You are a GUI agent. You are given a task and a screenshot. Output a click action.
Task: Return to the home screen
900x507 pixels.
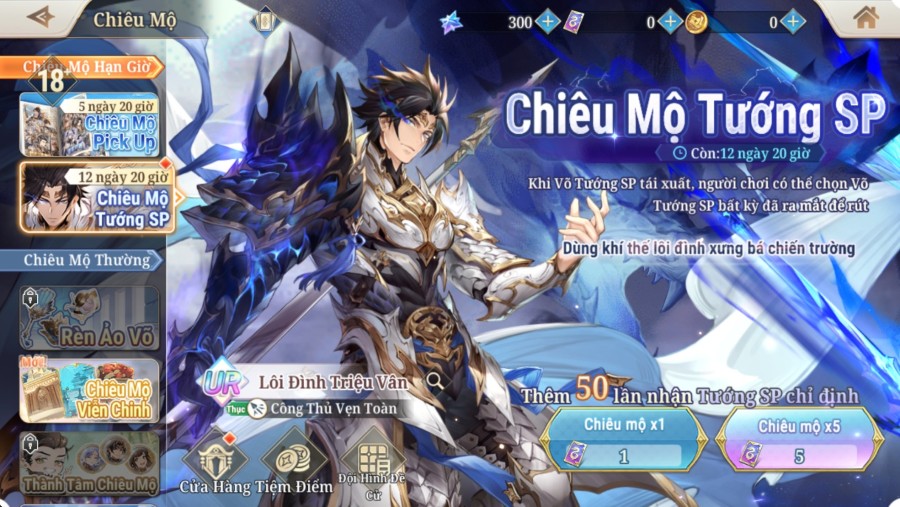865,18
